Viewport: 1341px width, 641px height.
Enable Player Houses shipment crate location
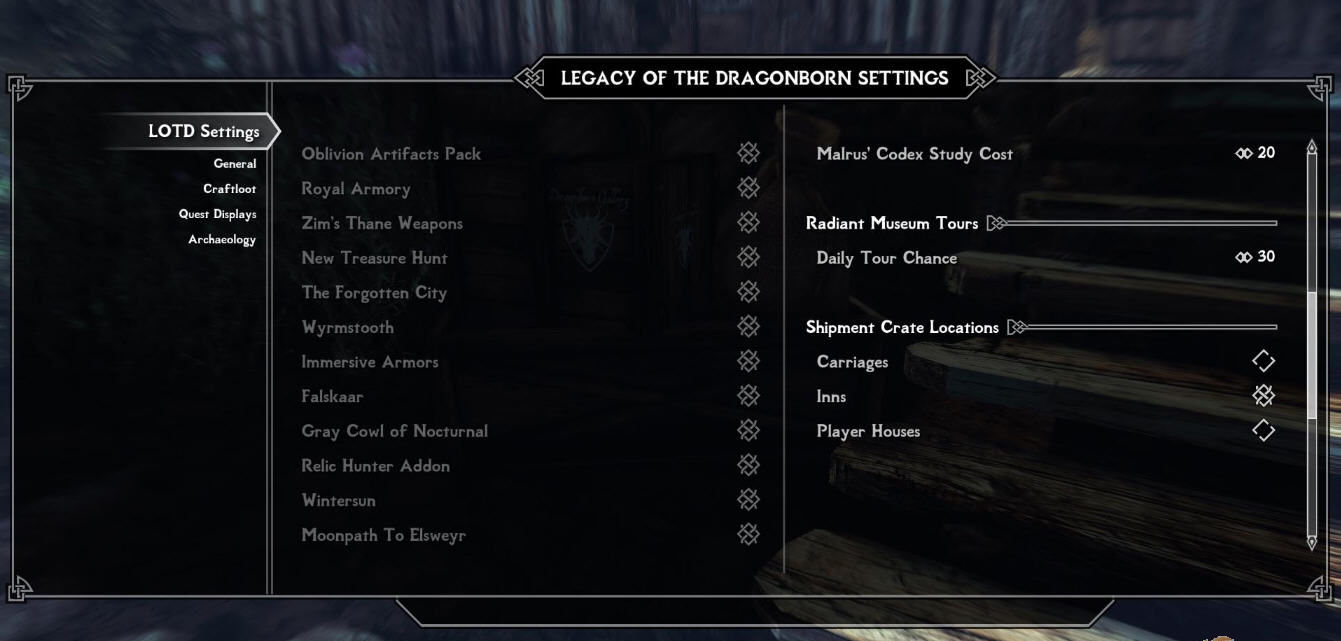(x=1263, y=430)
